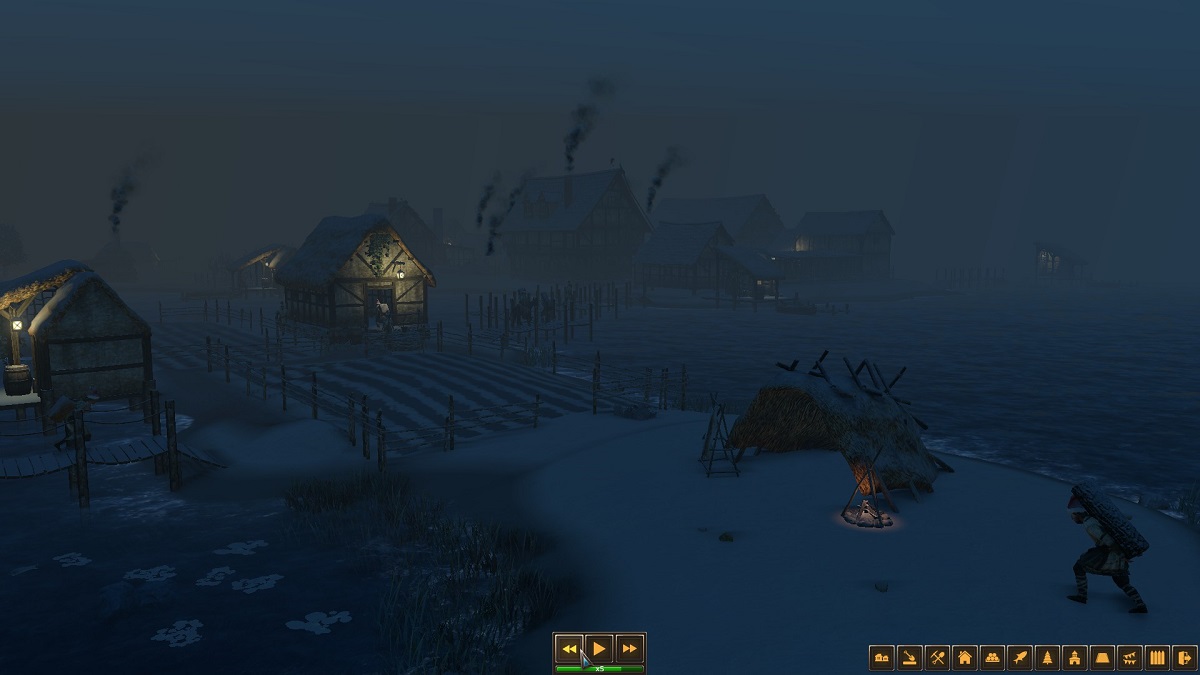
Task: Choose the church building category
Action: (1075, 657)
